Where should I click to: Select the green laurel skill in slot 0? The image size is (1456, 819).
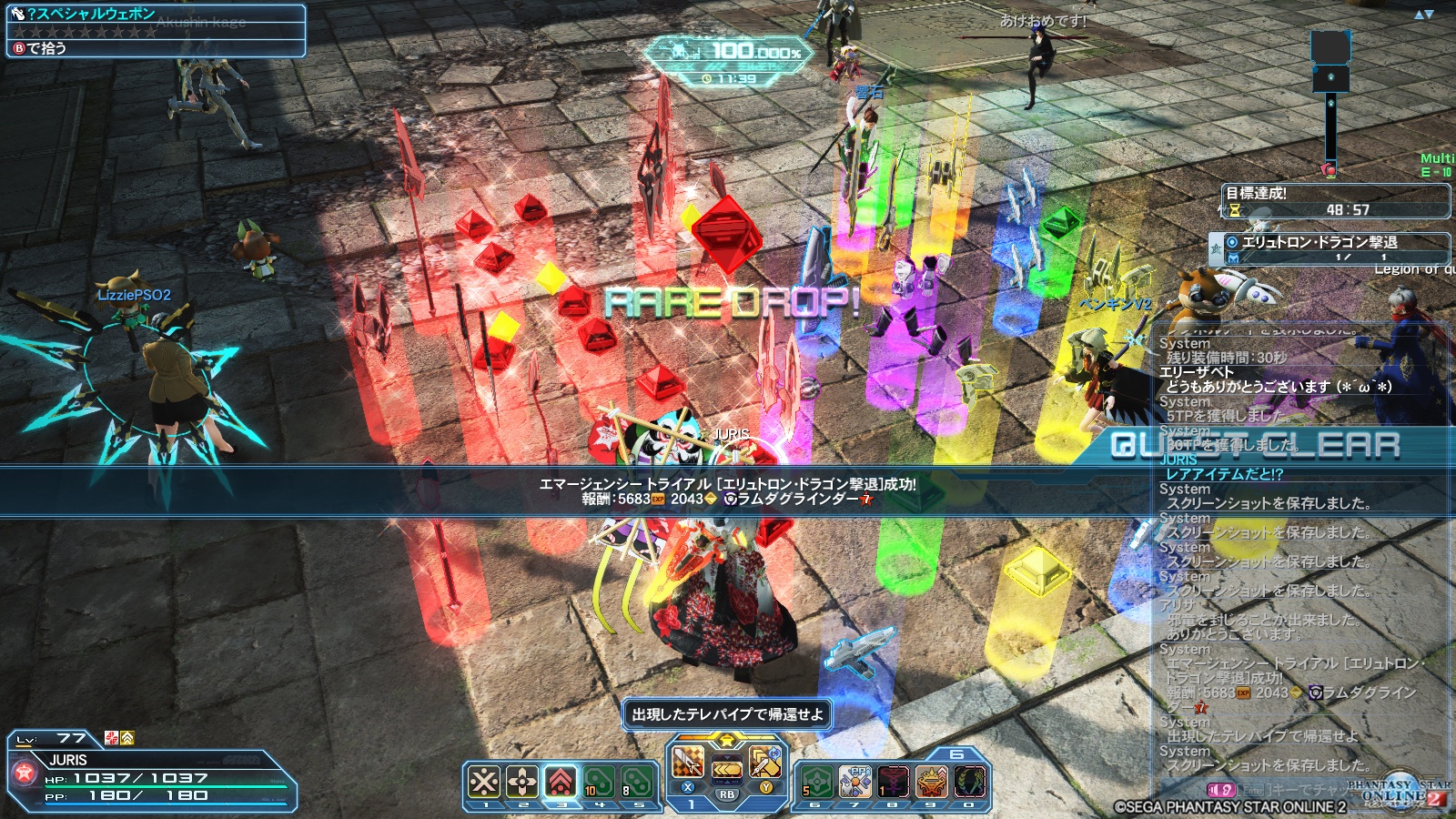[970, 781]
